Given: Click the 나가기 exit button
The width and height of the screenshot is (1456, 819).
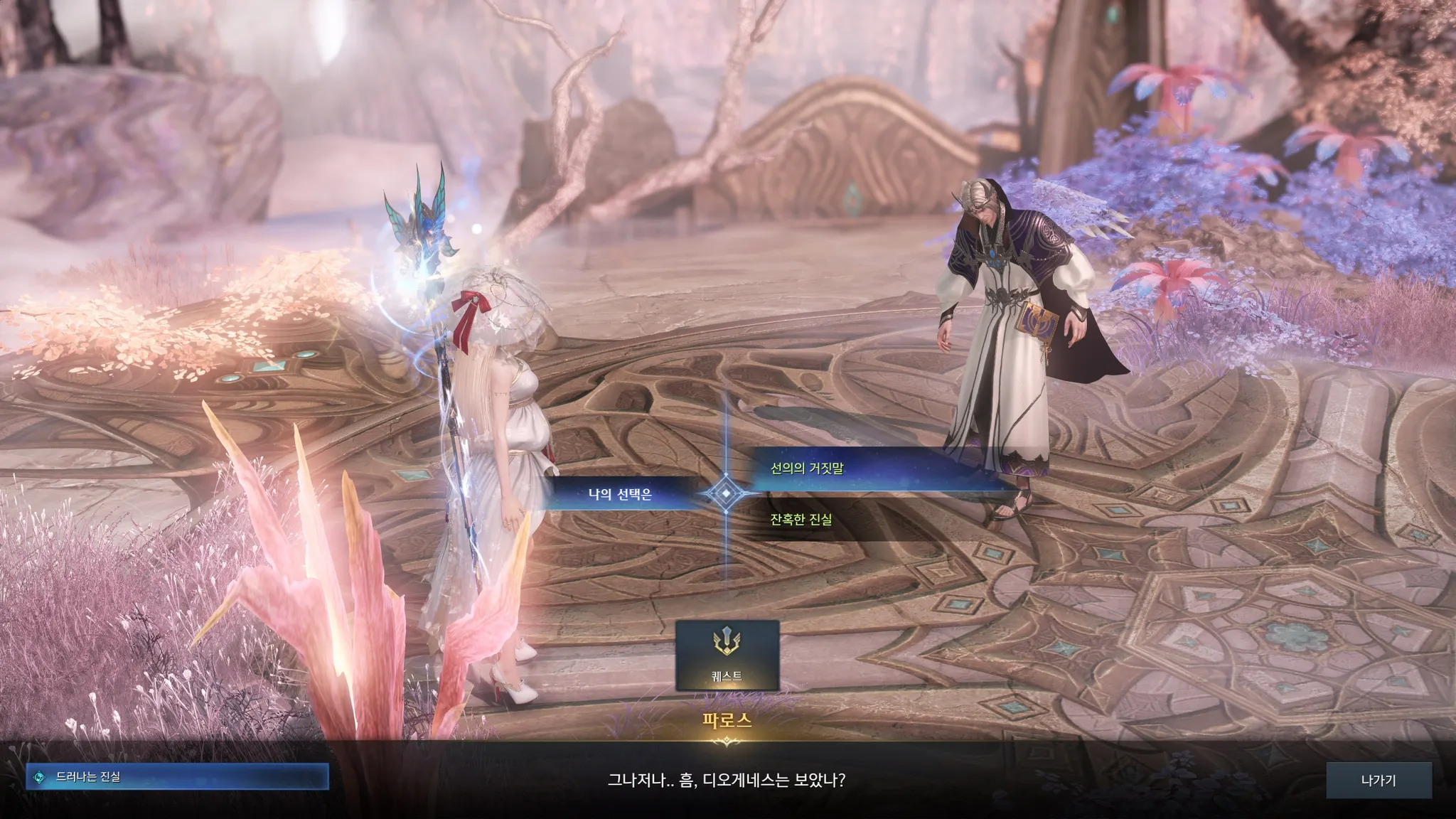Looking at the screenshot, I should [x=1378, y=780].
